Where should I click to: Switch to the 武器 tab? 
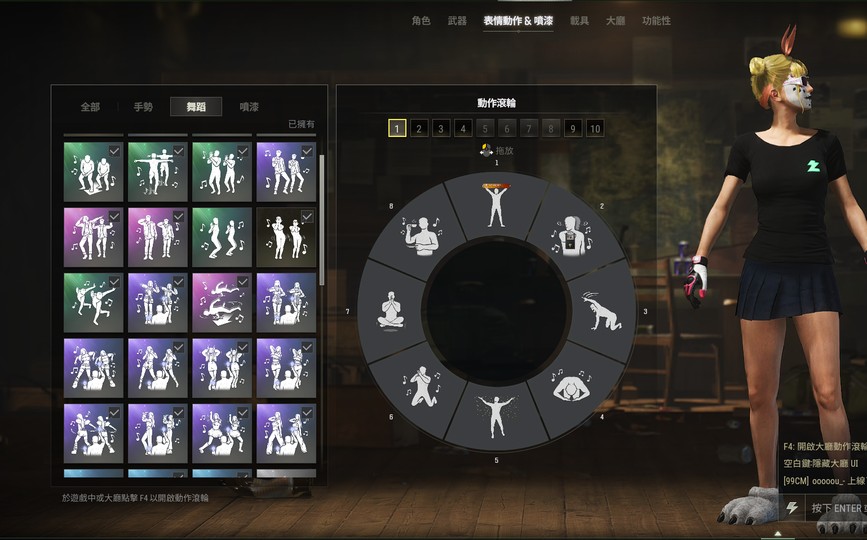(x=457, y=20)
